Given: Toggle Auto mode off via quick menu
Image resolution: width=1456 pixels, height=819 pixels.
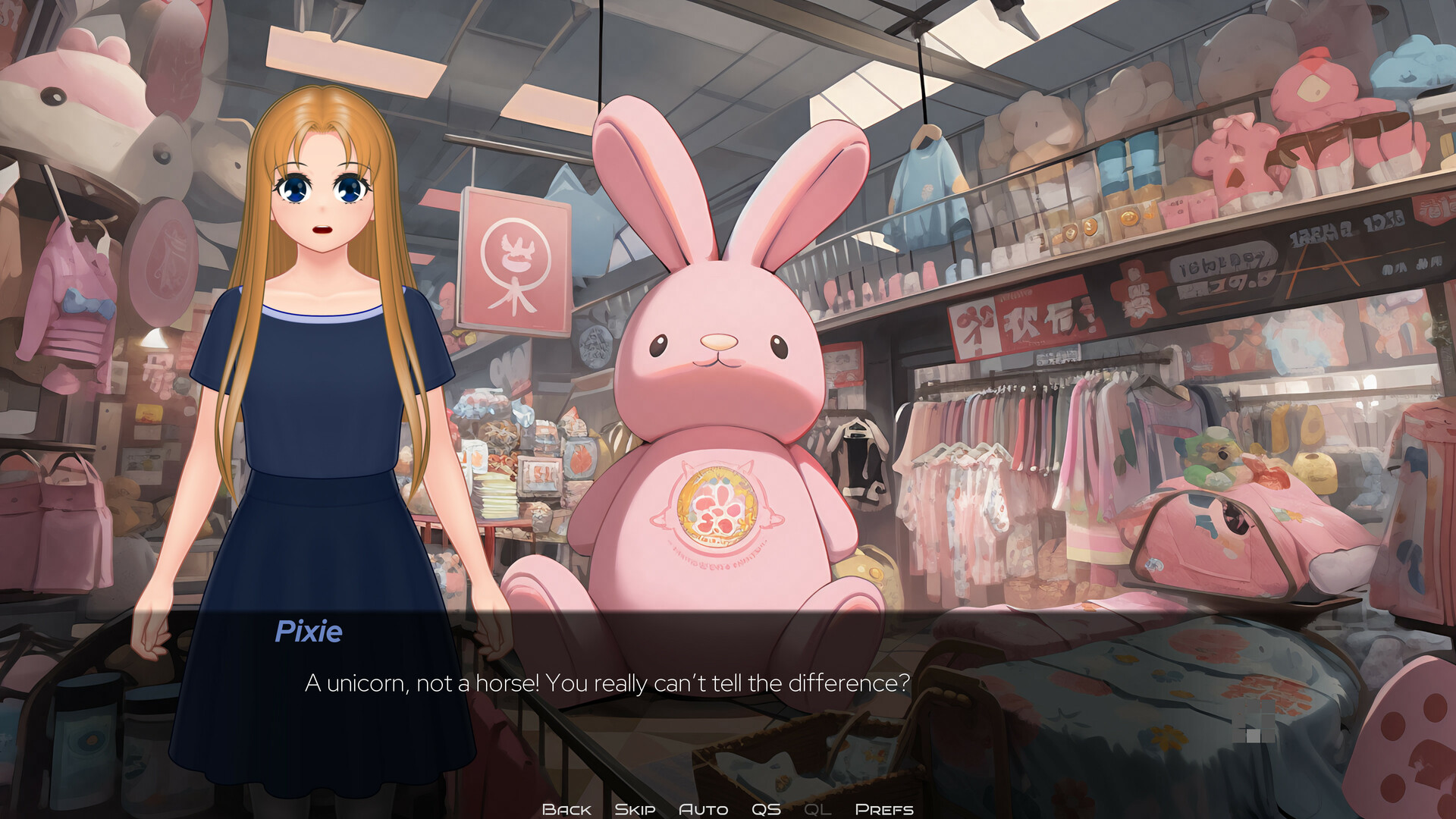Looking at the screenshot, I should click(x=703, y=808).
